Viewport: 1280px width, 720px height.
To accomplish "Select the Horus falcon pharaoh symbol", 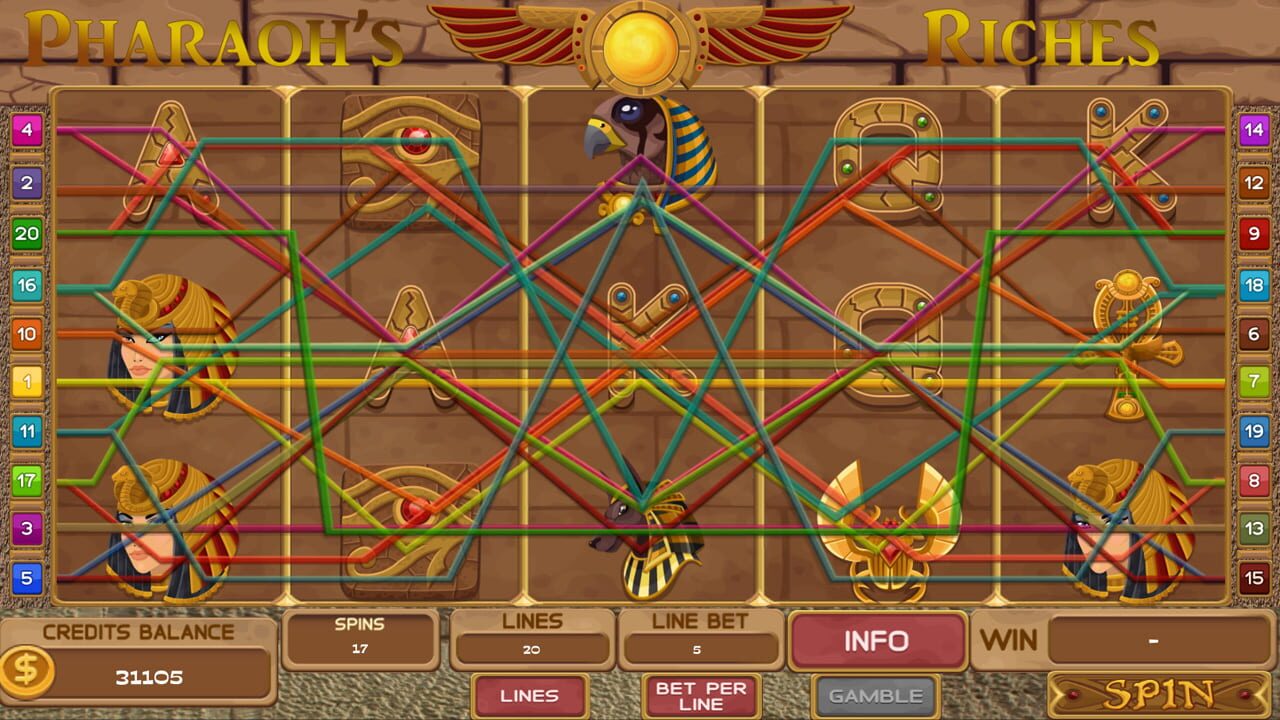I will [640, 150].
